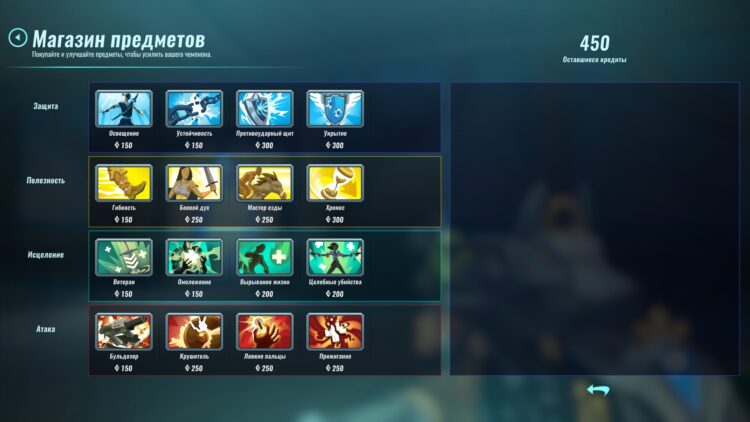Select the Омоложение item
750x422 pixels.
click(194, 257)
